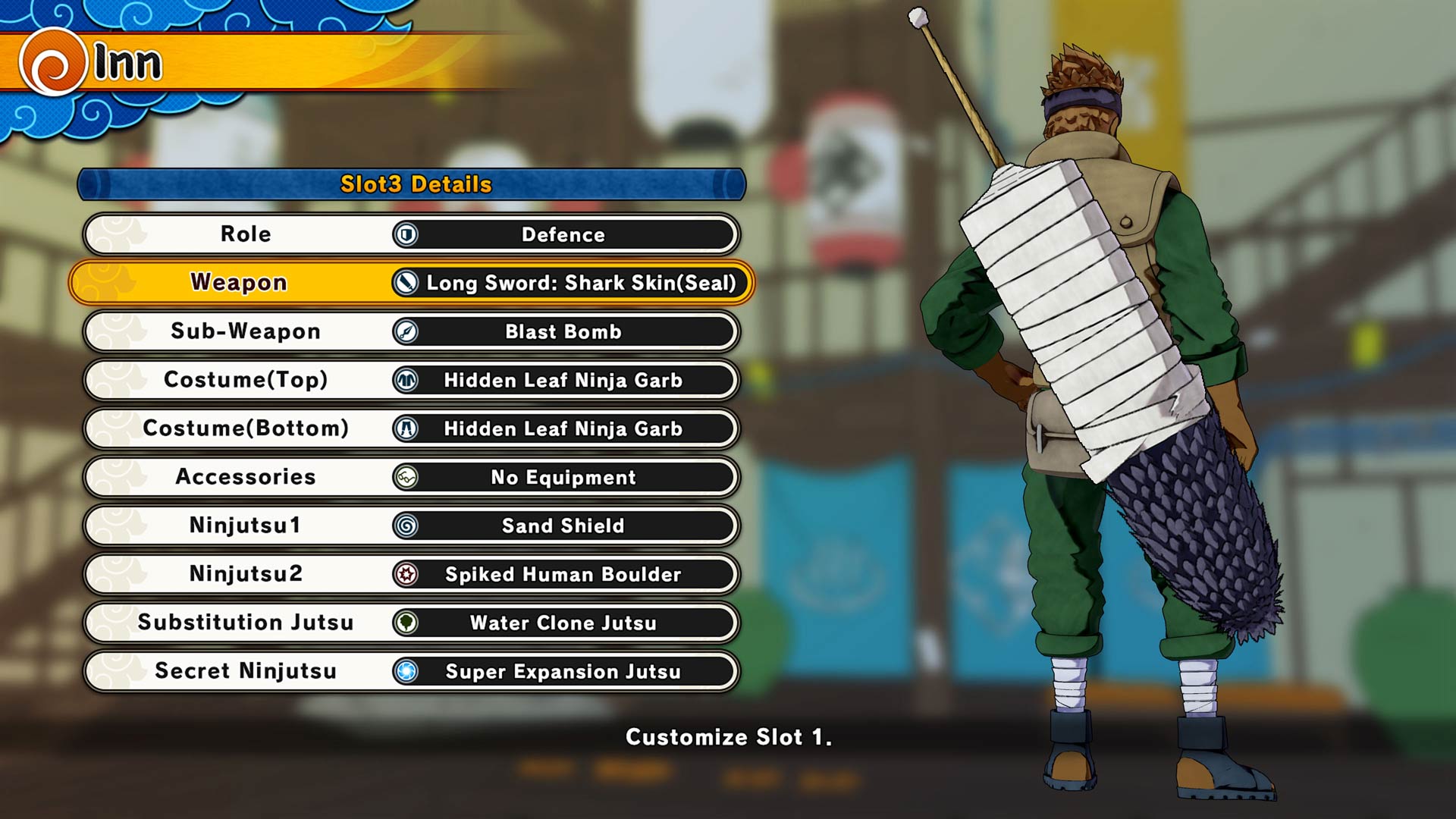Click the orange Inn swirl emblem
This screenshot has width=1456, height=819.
(x=50, y=61)
